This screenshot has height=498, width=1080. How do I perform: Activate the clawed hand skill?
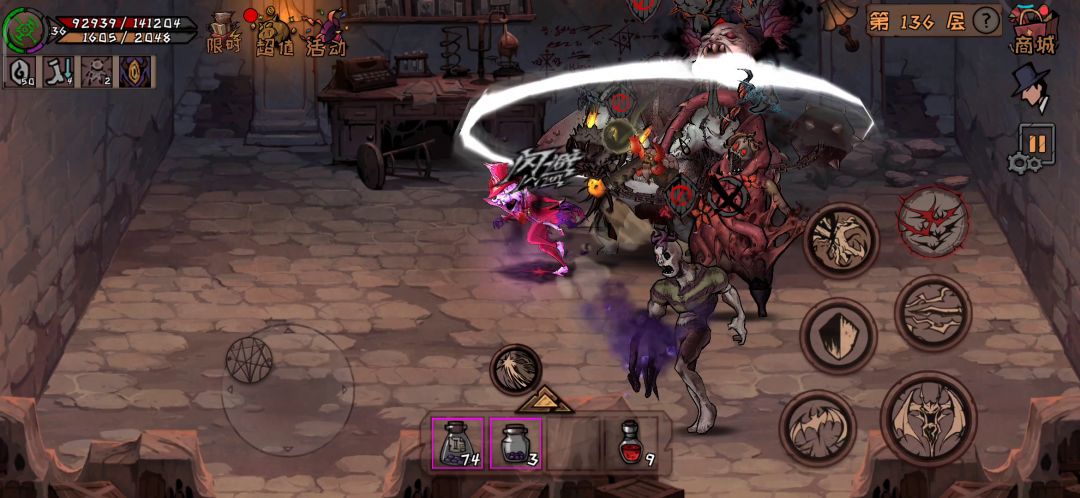click(x=841, y=241)
